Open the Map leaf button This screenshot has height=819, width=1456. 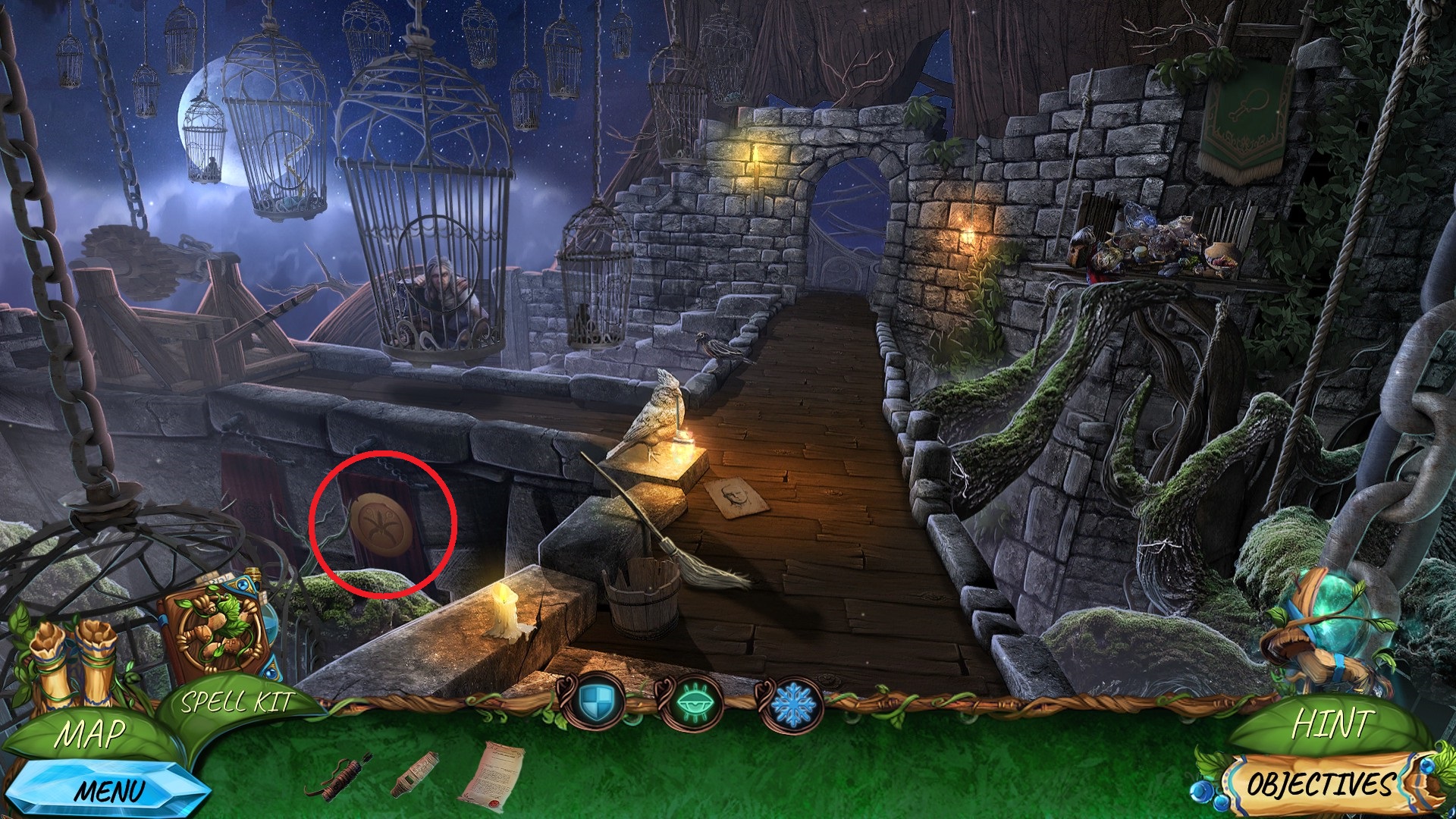coord(89,734)
